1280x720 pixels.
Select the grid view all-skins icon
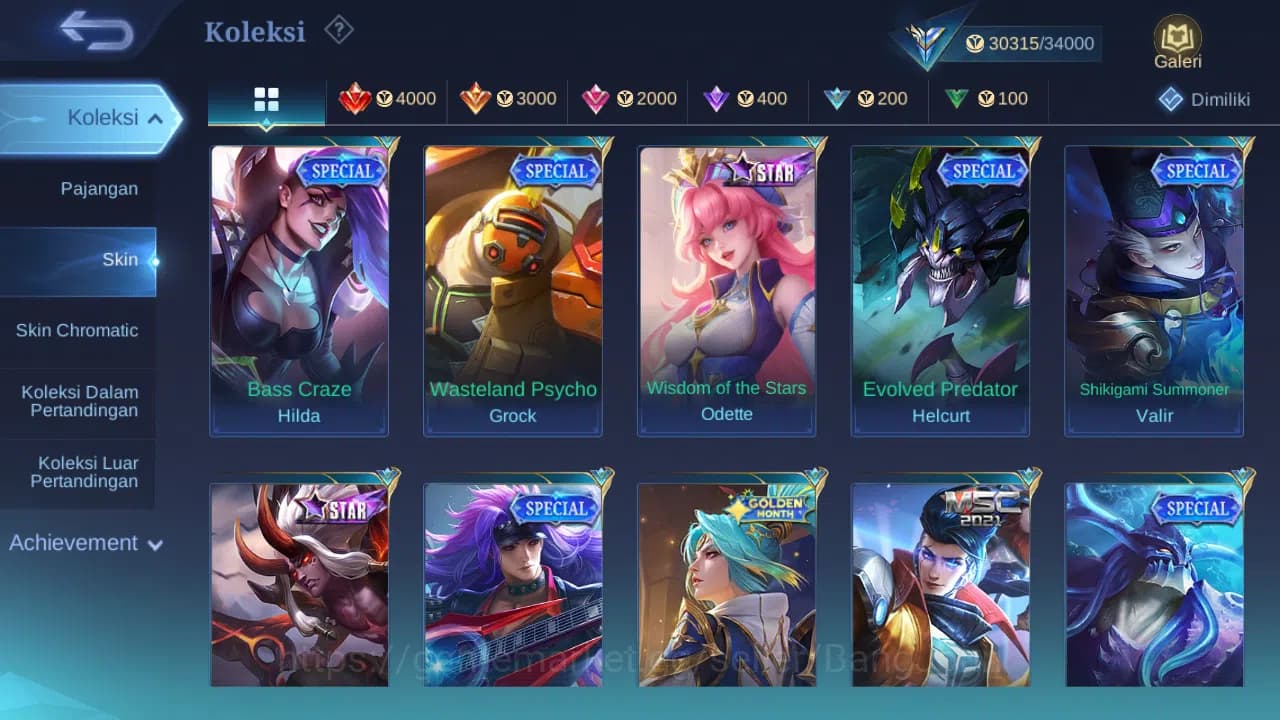coord(265,99)
